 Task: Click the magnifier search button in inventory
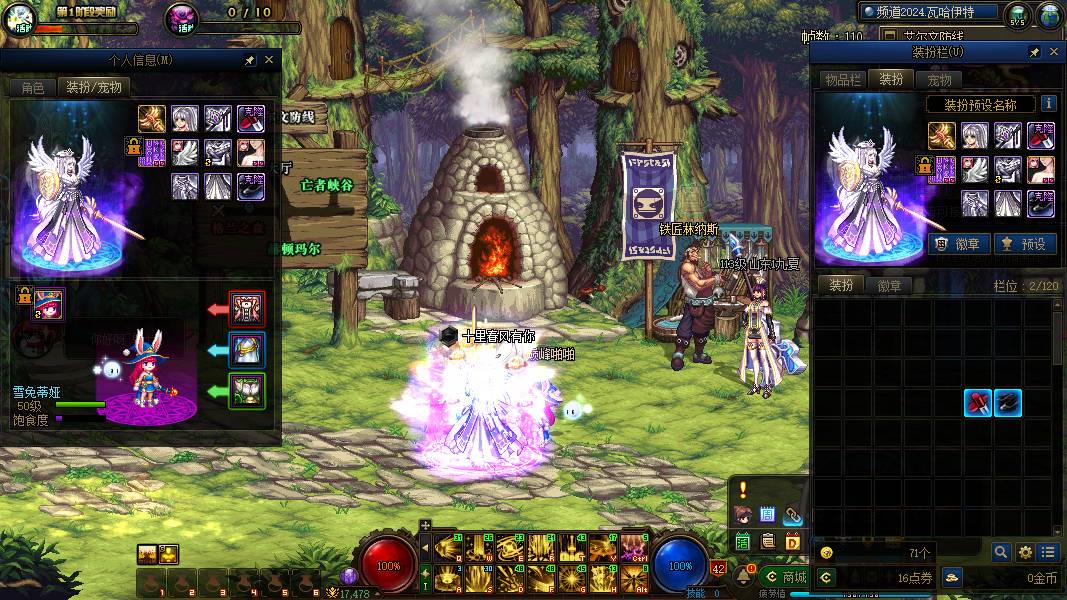(x=1001, y=552)
